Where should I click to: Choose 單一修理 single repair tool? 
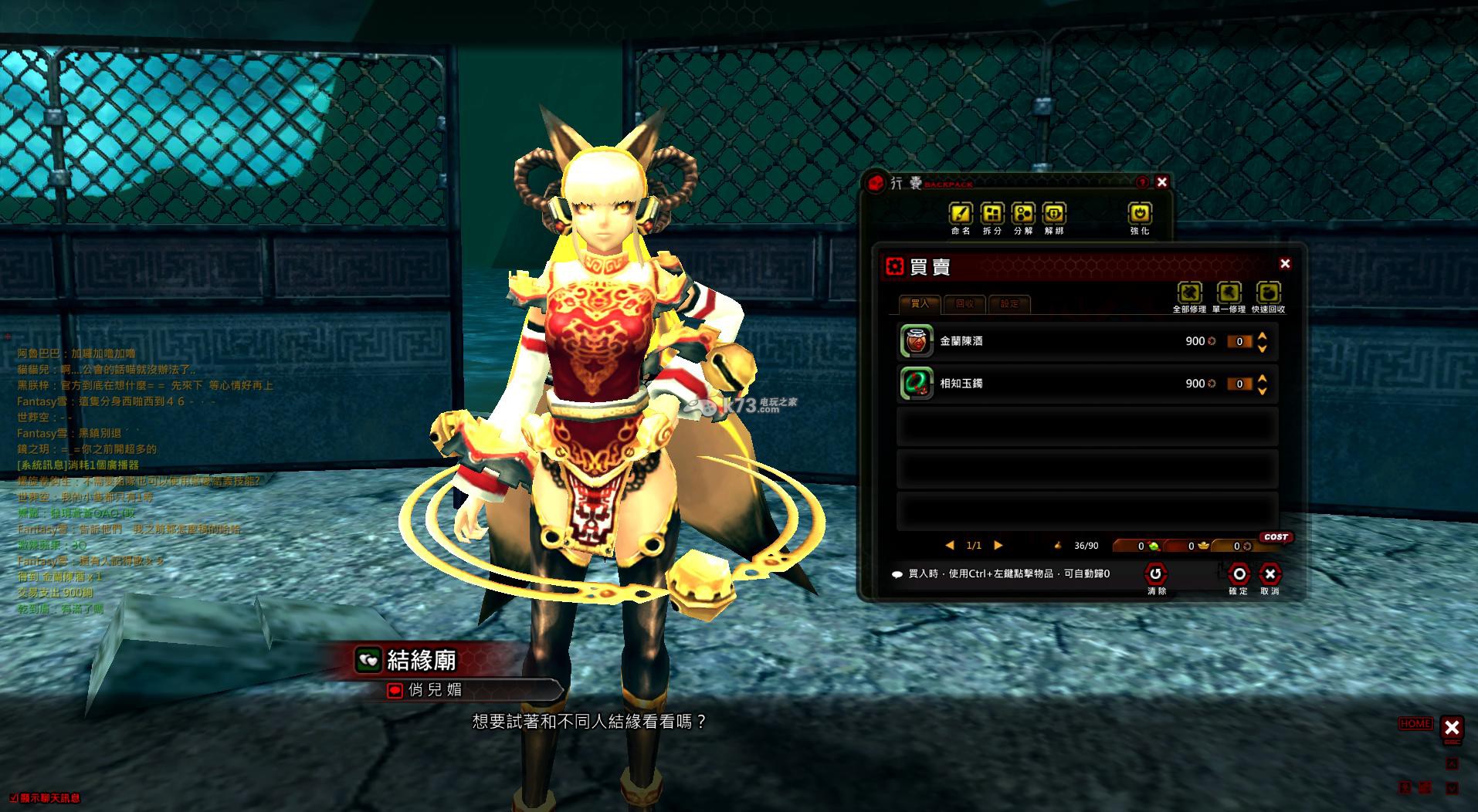[1229, 293]
